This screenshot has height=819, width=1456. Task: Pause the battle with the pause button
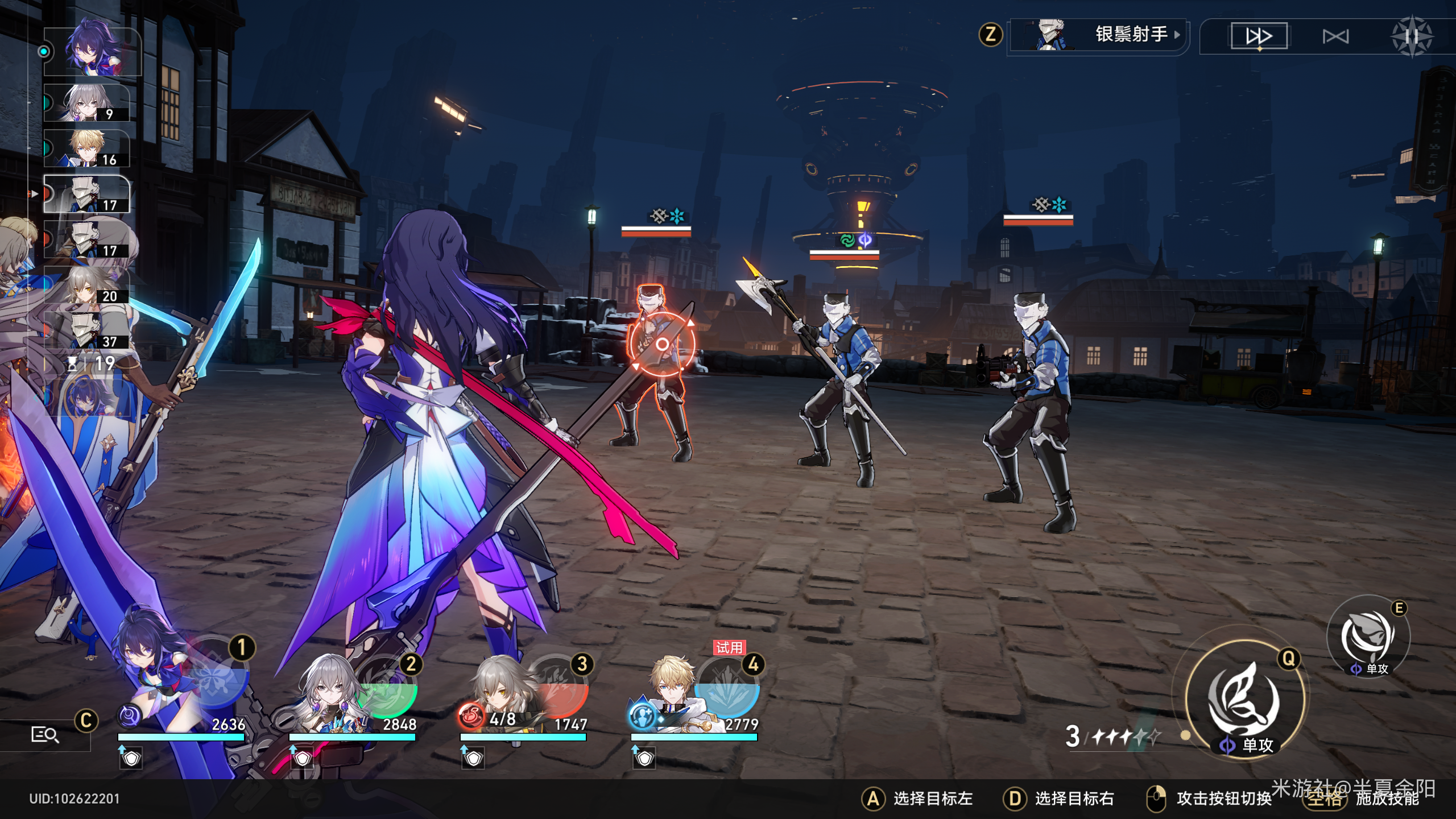[x=1411, y=37]
